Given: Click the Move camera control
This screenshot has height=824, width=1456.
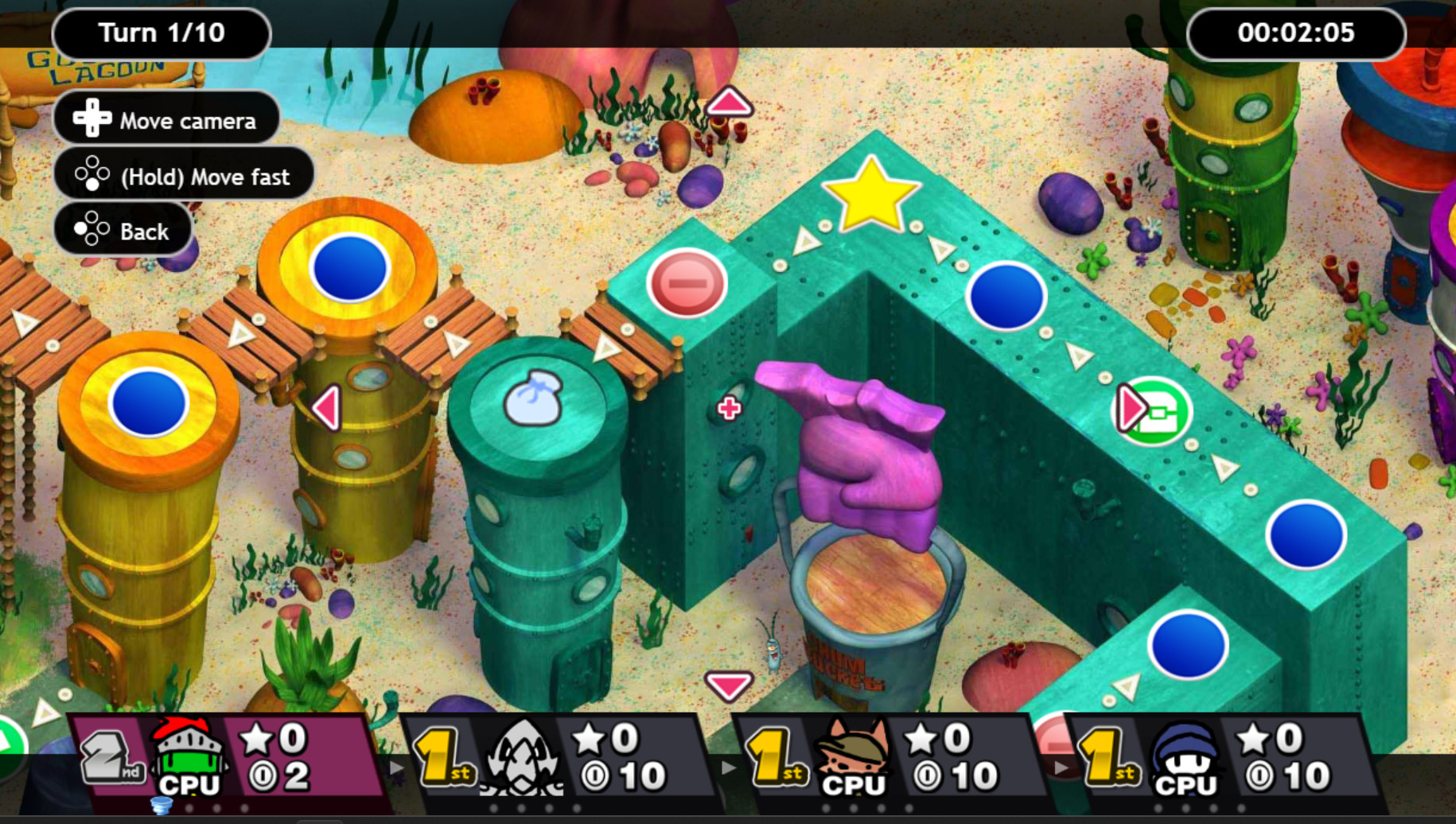Looking at the screenshot, I should click(x=166, y=119).
